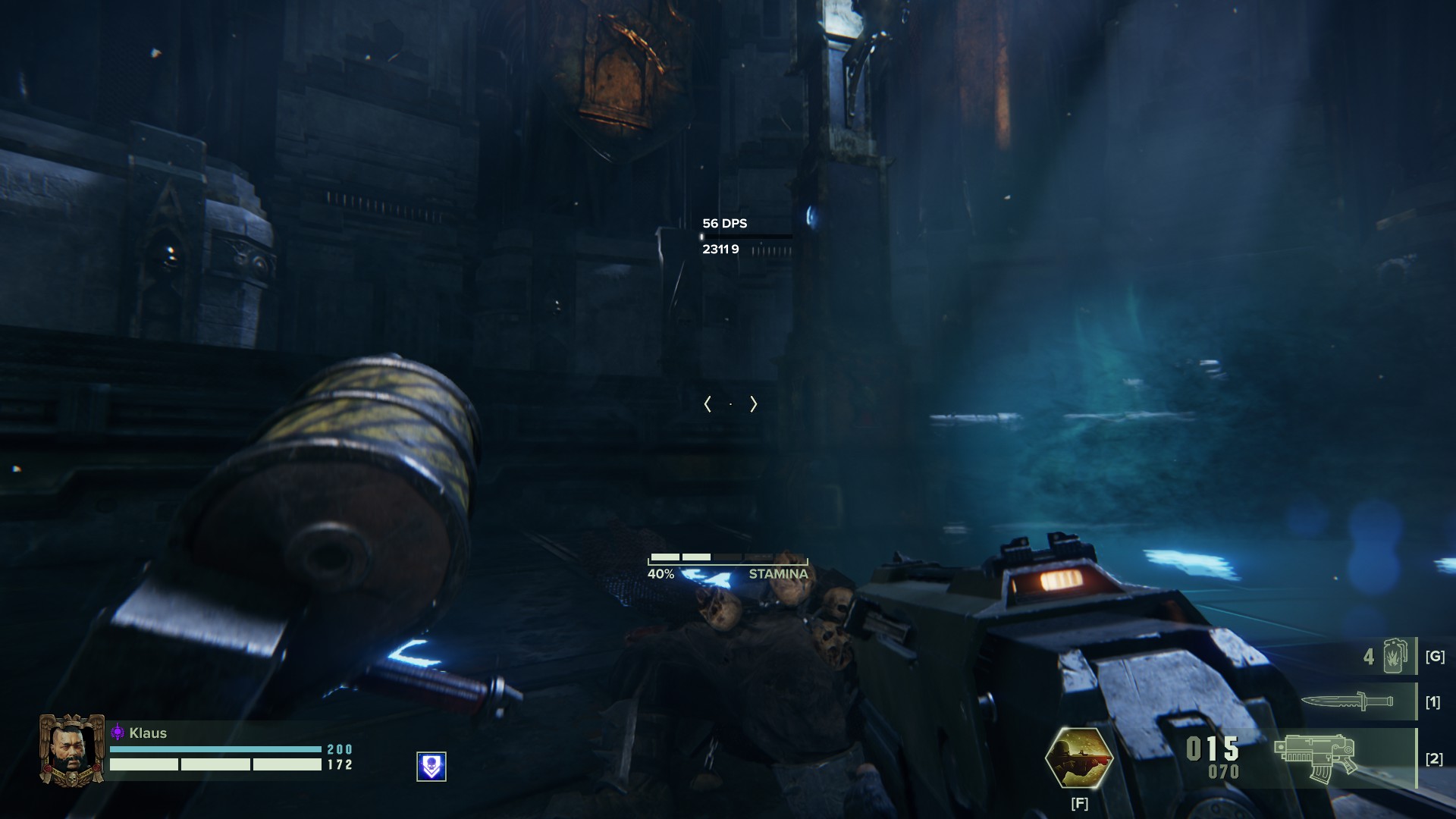Click Klaus's character portrait

[72, 750]
